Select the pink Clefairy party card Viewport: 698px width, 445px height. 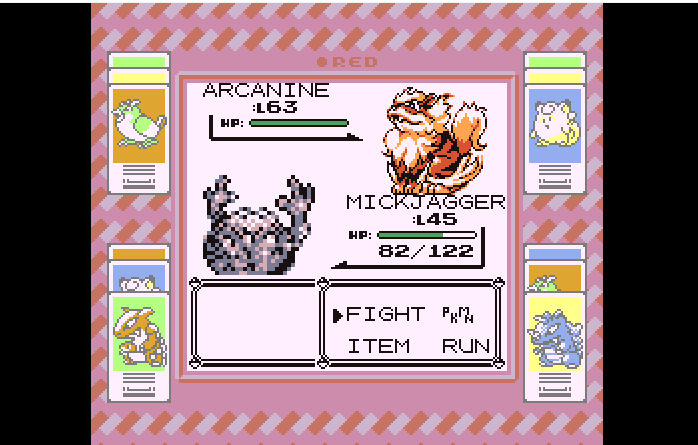pyautogui.click(x=555, y=120)
